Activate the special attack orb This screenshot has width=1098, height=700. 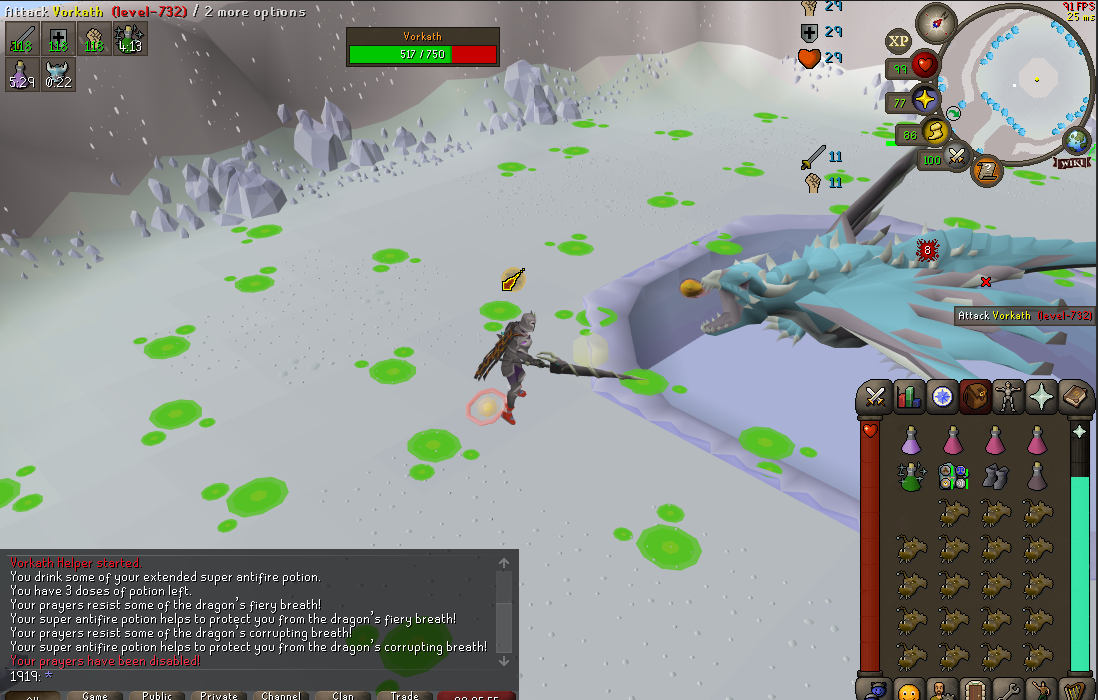tap(957, 157)
